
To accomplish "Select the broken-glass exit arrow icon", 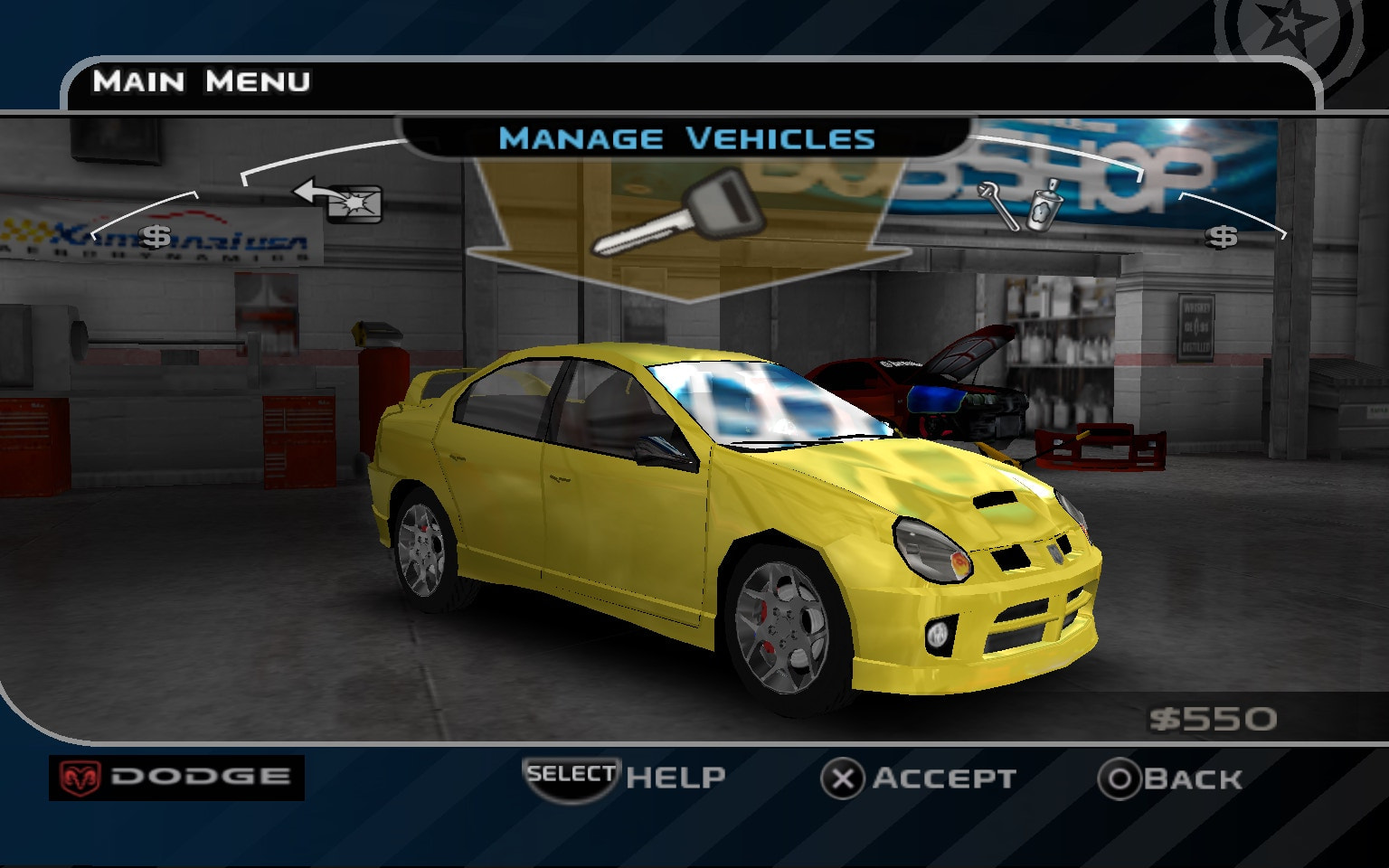I will [335, 201].
